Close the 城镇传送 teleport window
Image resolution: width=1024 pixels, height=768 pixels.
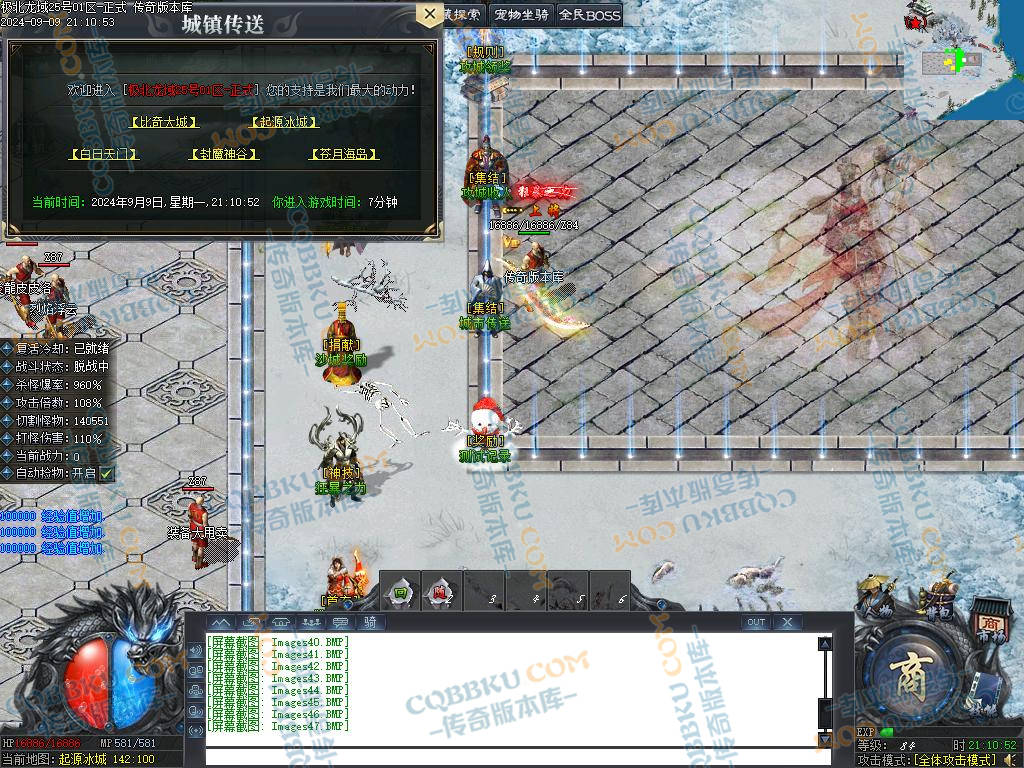tap(429, 14)
